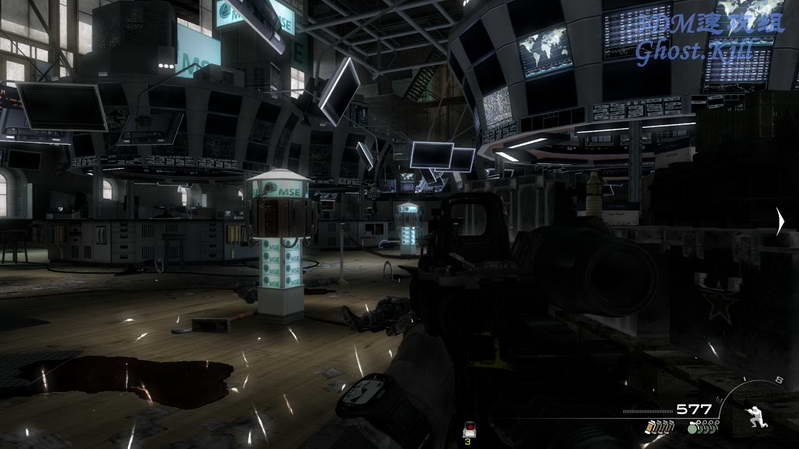Select the frag grenade icon
This screenshot has height=449, width=799.
click(692, 428)
